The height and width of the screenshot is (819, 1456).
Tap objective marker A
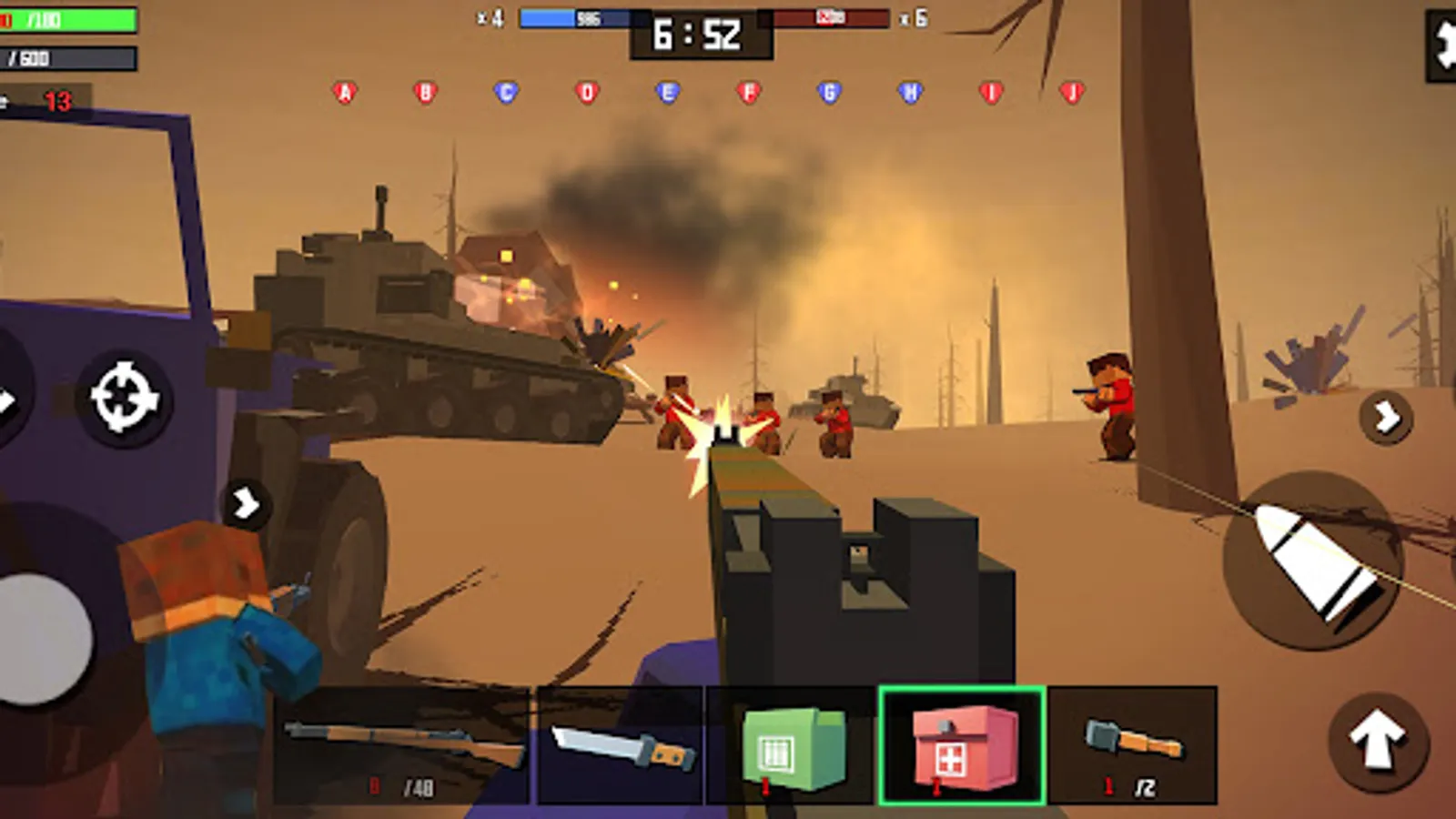click(343, 91)
